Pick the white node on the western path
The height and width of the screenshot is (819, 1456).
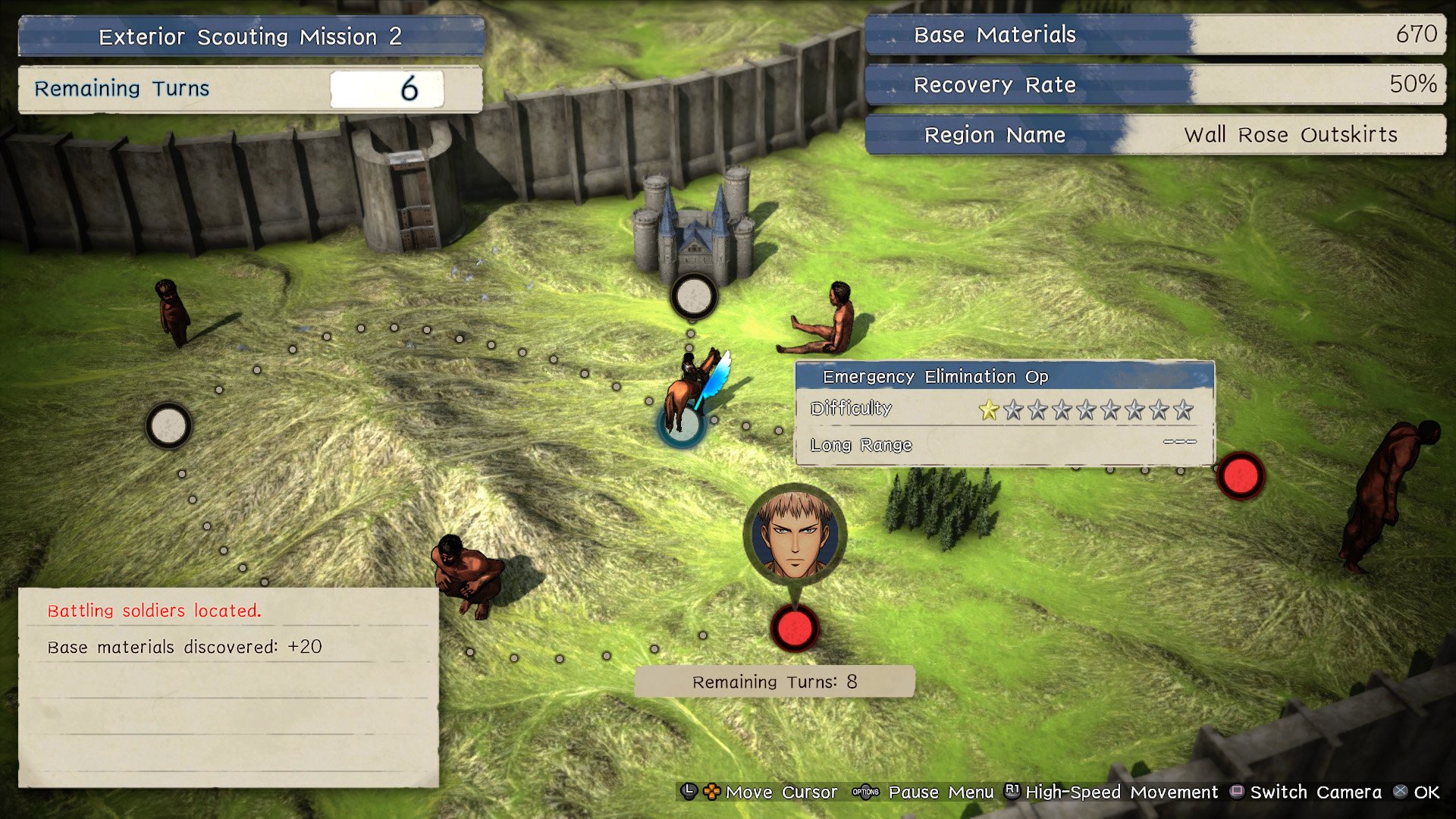pyautogui.click(x=168, y=425)
